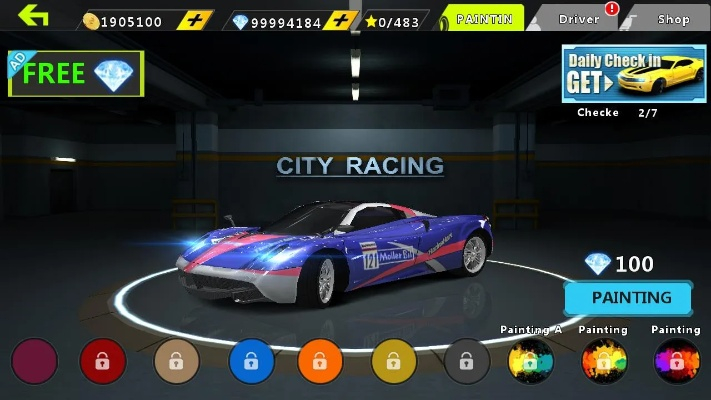Screen dimensions: 711x400
Task: Buy the paint job with the Painting button
Action: 630,298
